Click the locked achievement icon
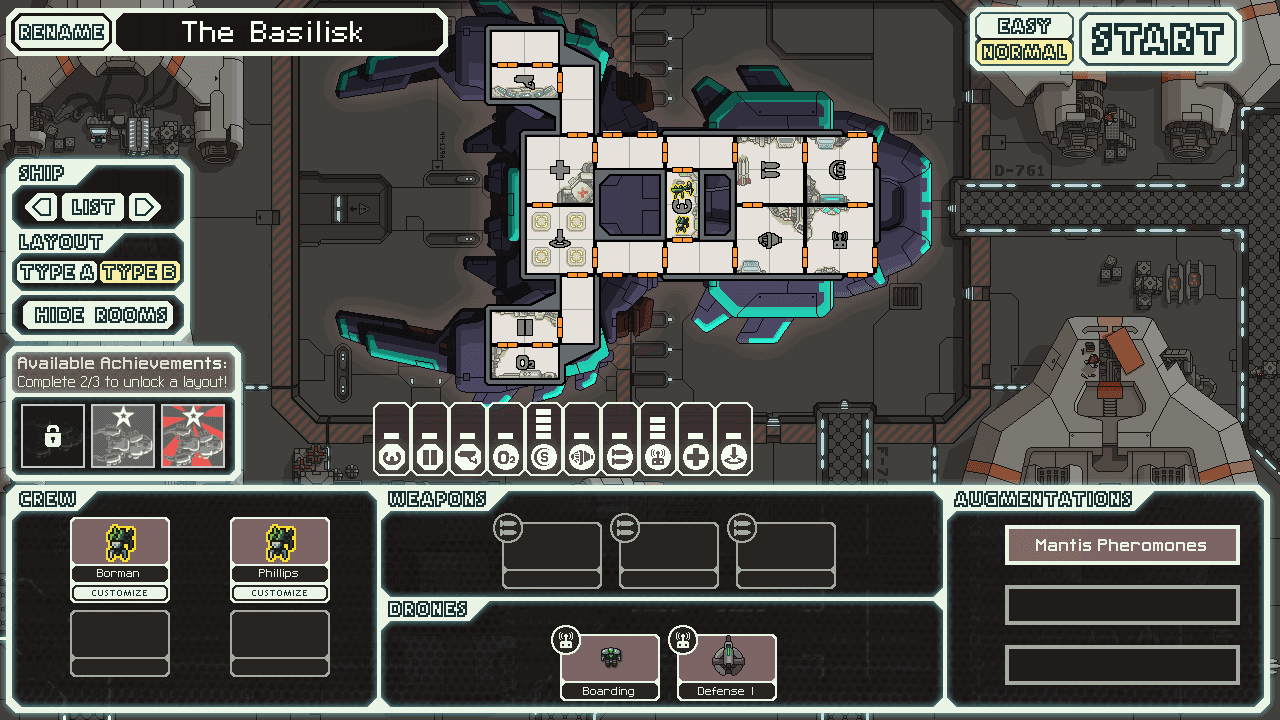Screen dimensions: 1280x720 52,436
